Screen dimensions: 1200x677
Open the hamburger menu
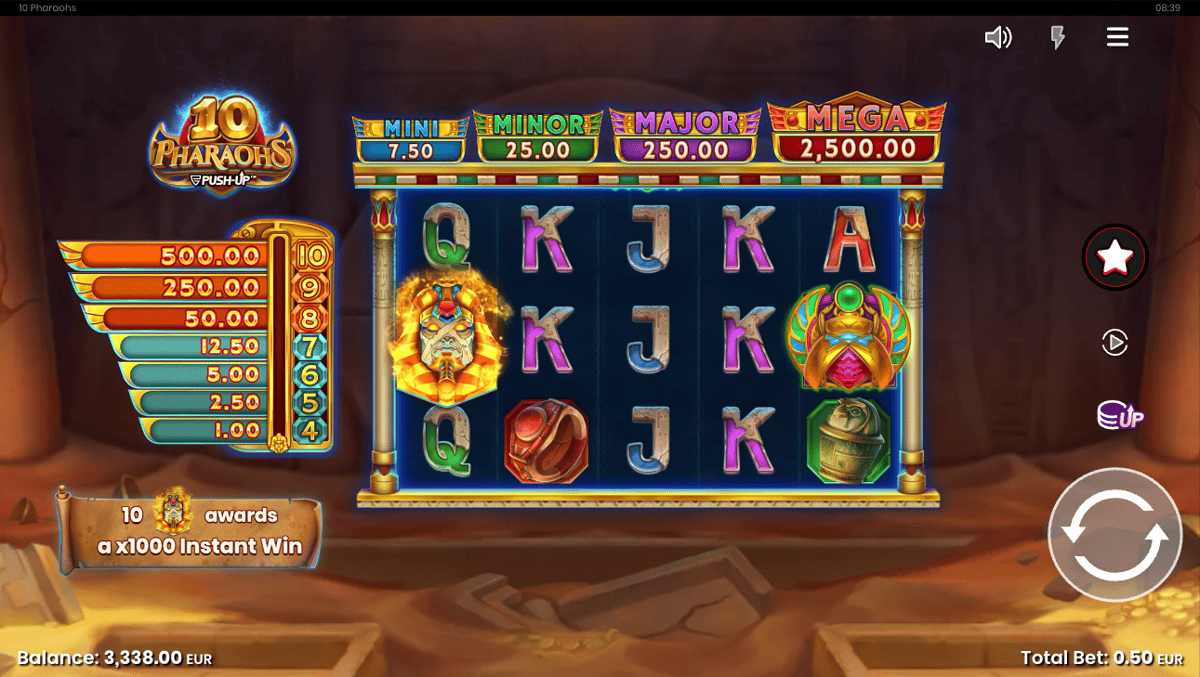point(1117,38)
